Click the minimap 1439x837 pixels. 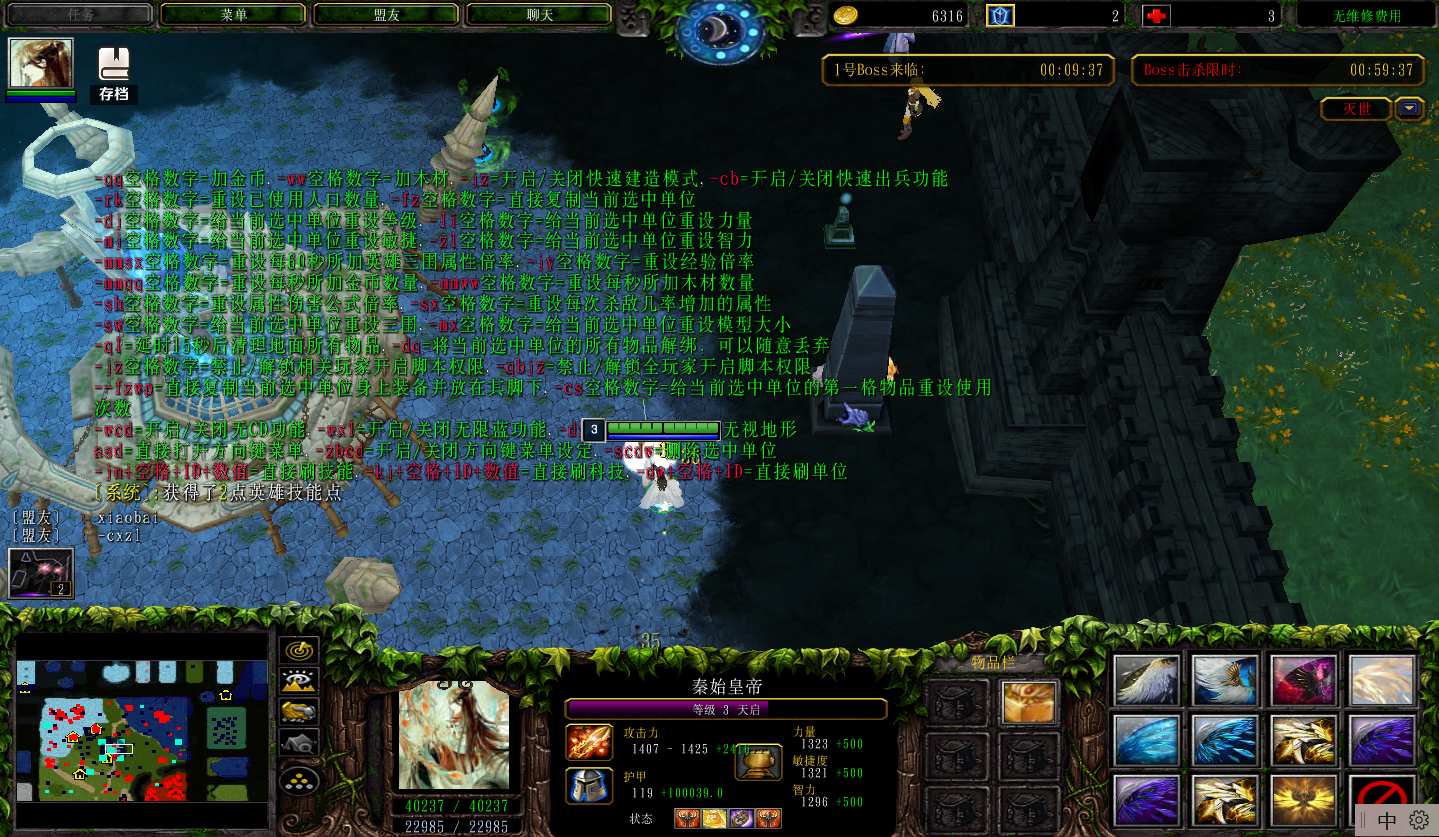[142, 730]
